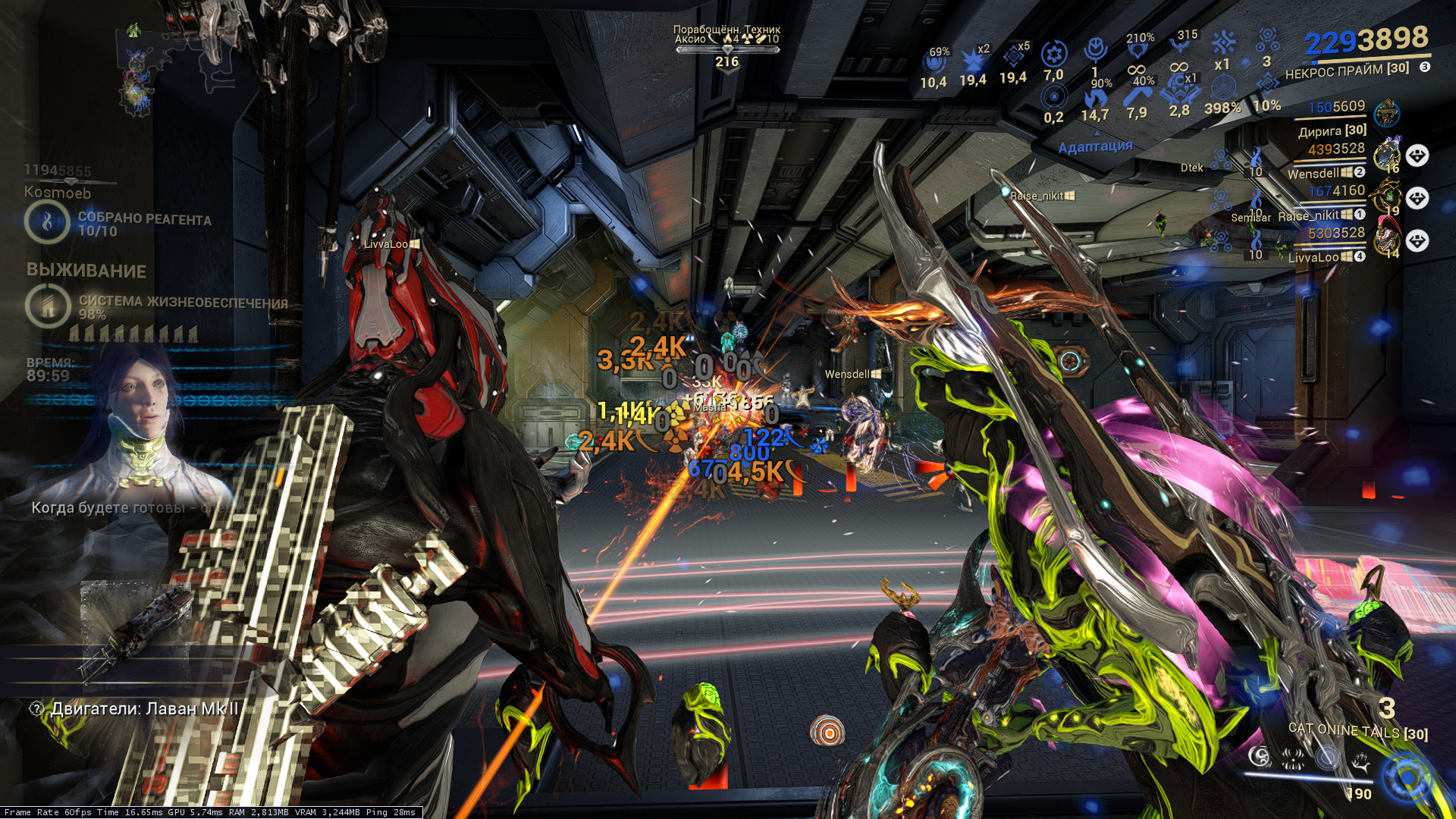
Task: Click the x5 buff icon
Action: coord(1013,56)
